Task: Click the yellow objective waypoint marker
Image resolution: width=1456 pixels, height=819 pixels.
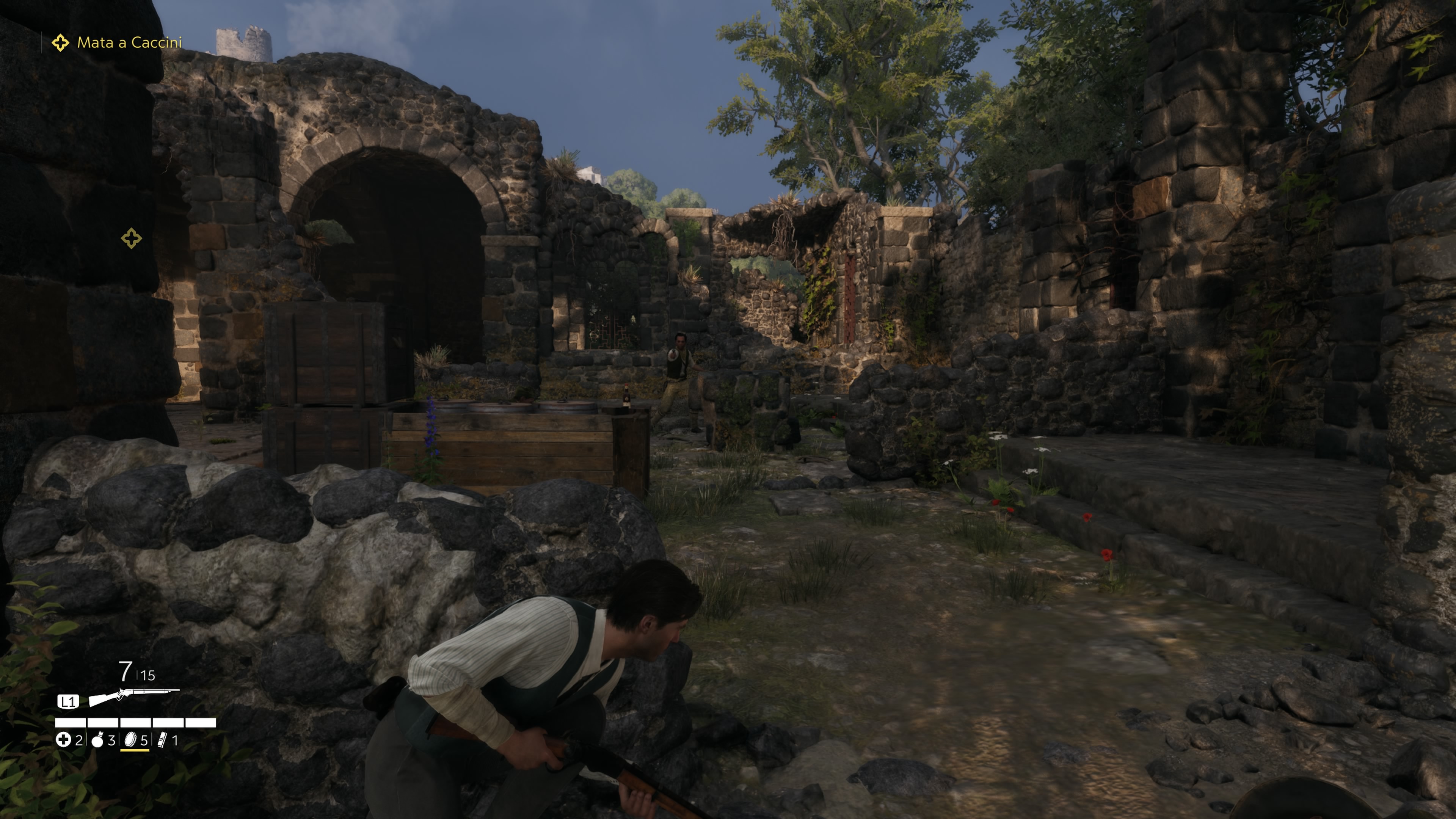Action: 131,238
